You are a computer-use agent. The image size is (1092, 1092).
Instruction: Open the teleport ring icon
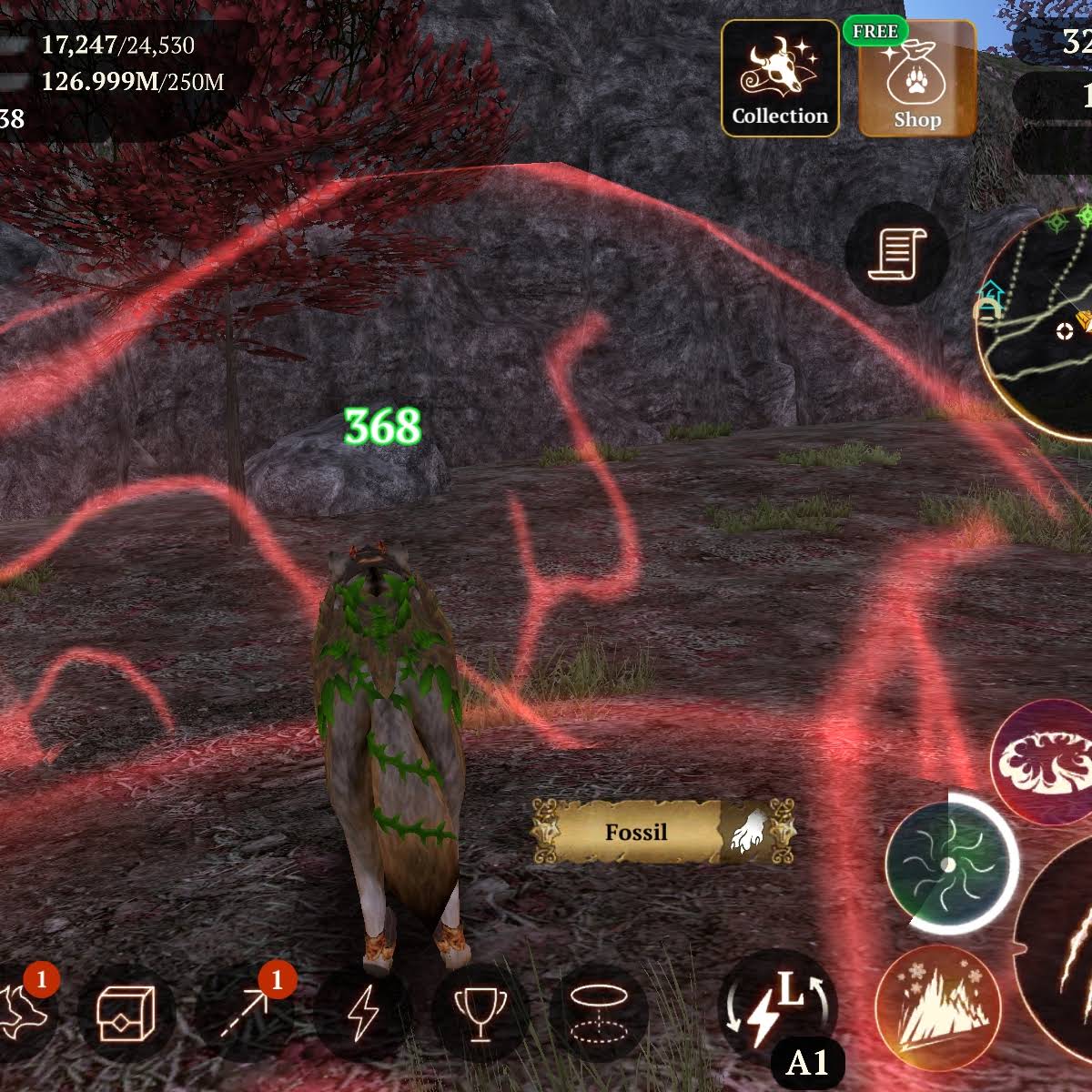tap(597, 1010)
